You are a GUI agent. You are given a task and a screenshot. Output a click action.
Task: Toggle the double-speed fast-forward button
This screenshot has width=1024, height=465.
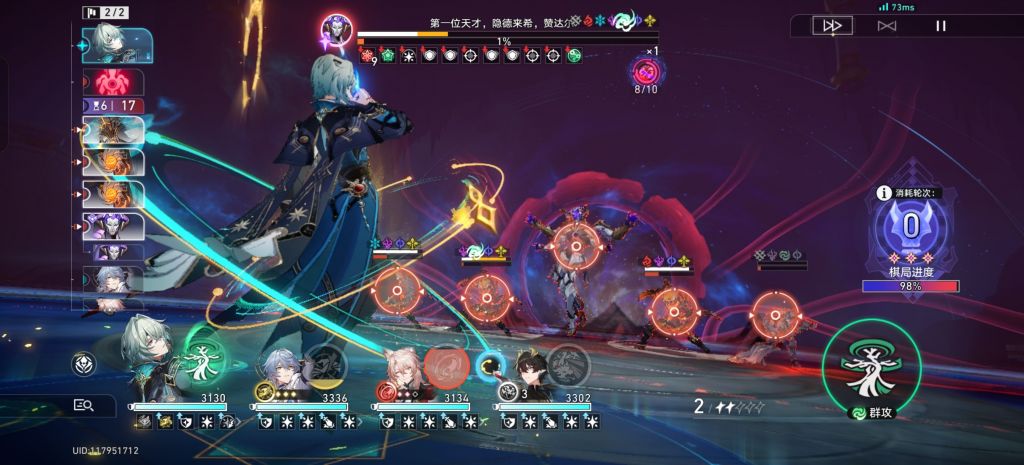[832, 26]
